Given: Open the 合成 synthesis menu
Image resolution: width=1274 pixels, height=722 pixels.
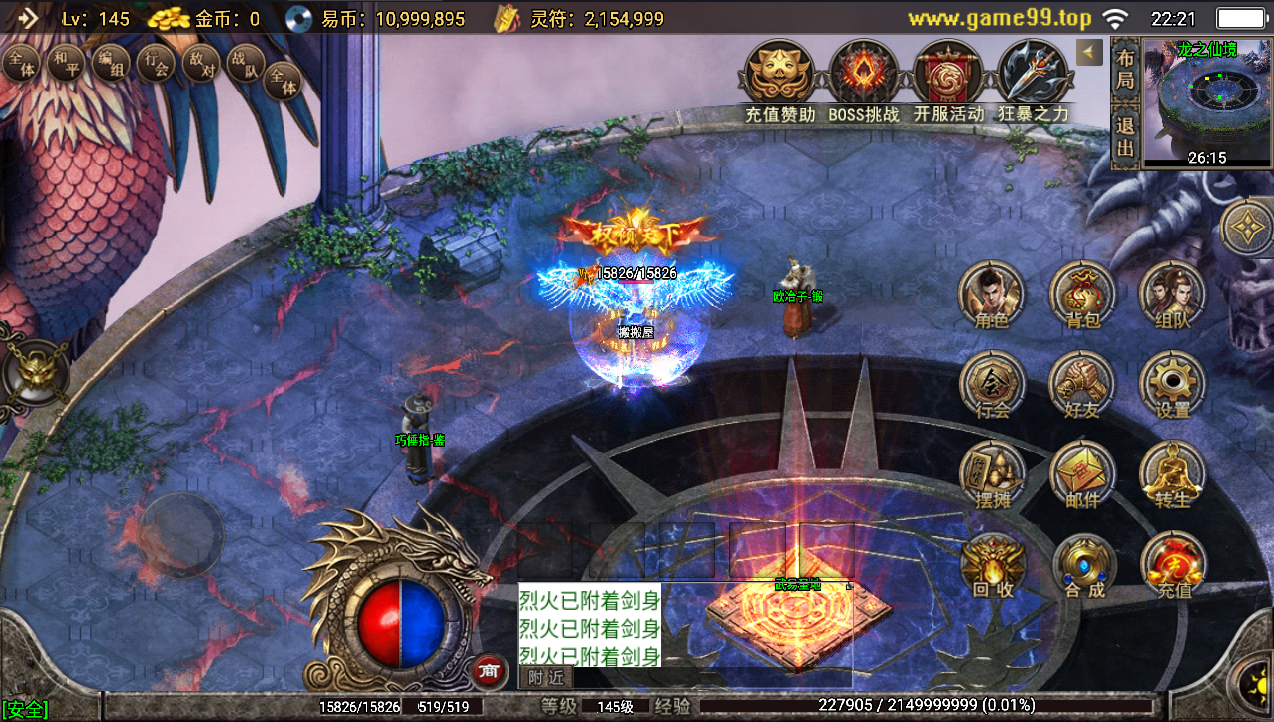Looking at the screenshot, I should pyautogui.click(x=1083, y=565).
